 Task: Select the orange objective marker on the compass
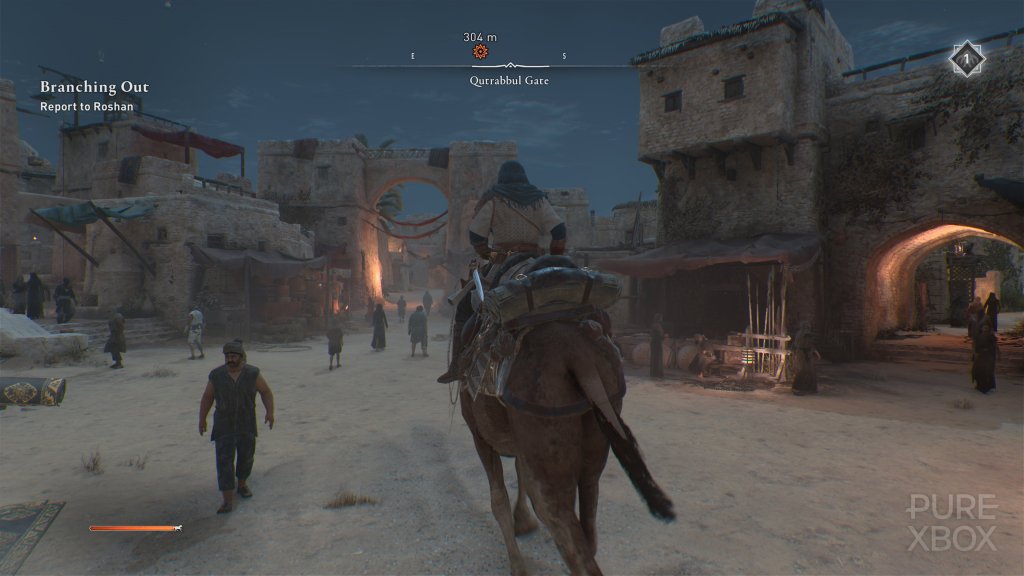coord(480,51)
